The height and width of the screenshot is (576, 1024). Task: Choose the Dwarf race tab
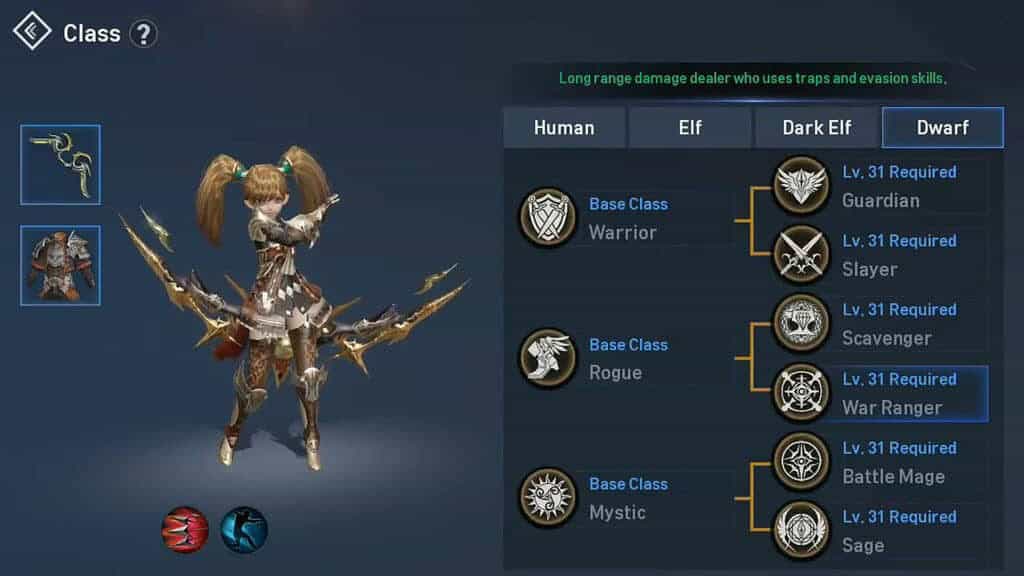pos(942,128)
